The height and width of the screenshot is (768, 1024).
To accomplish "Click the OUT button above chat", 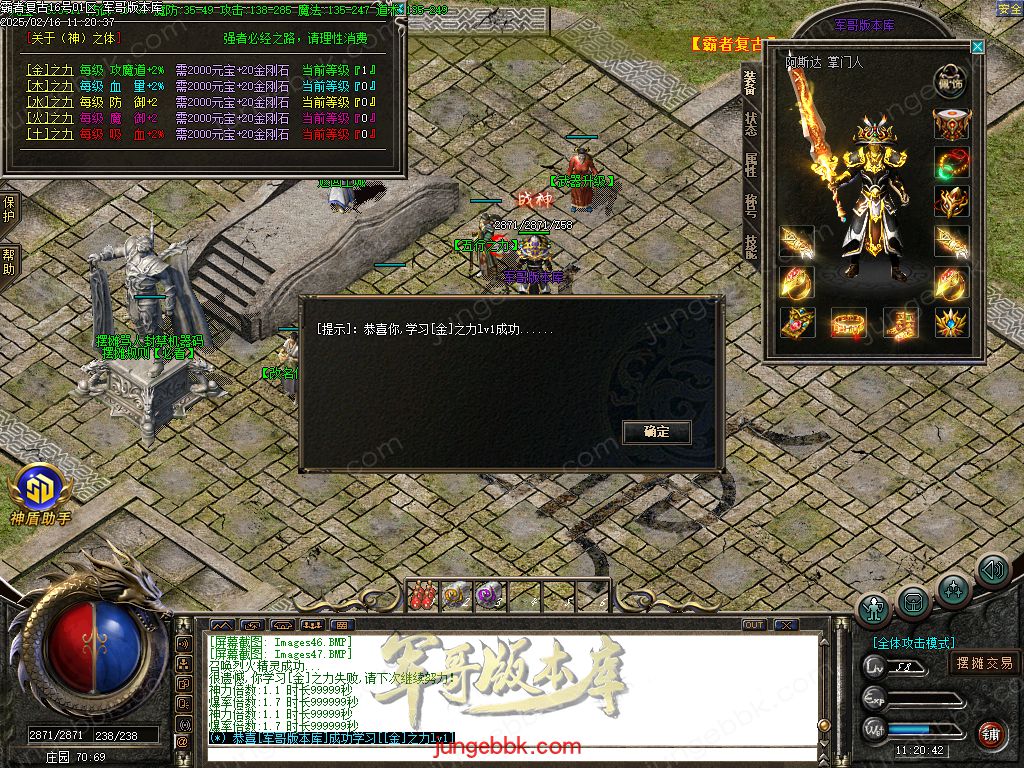I will pos(754,625).
